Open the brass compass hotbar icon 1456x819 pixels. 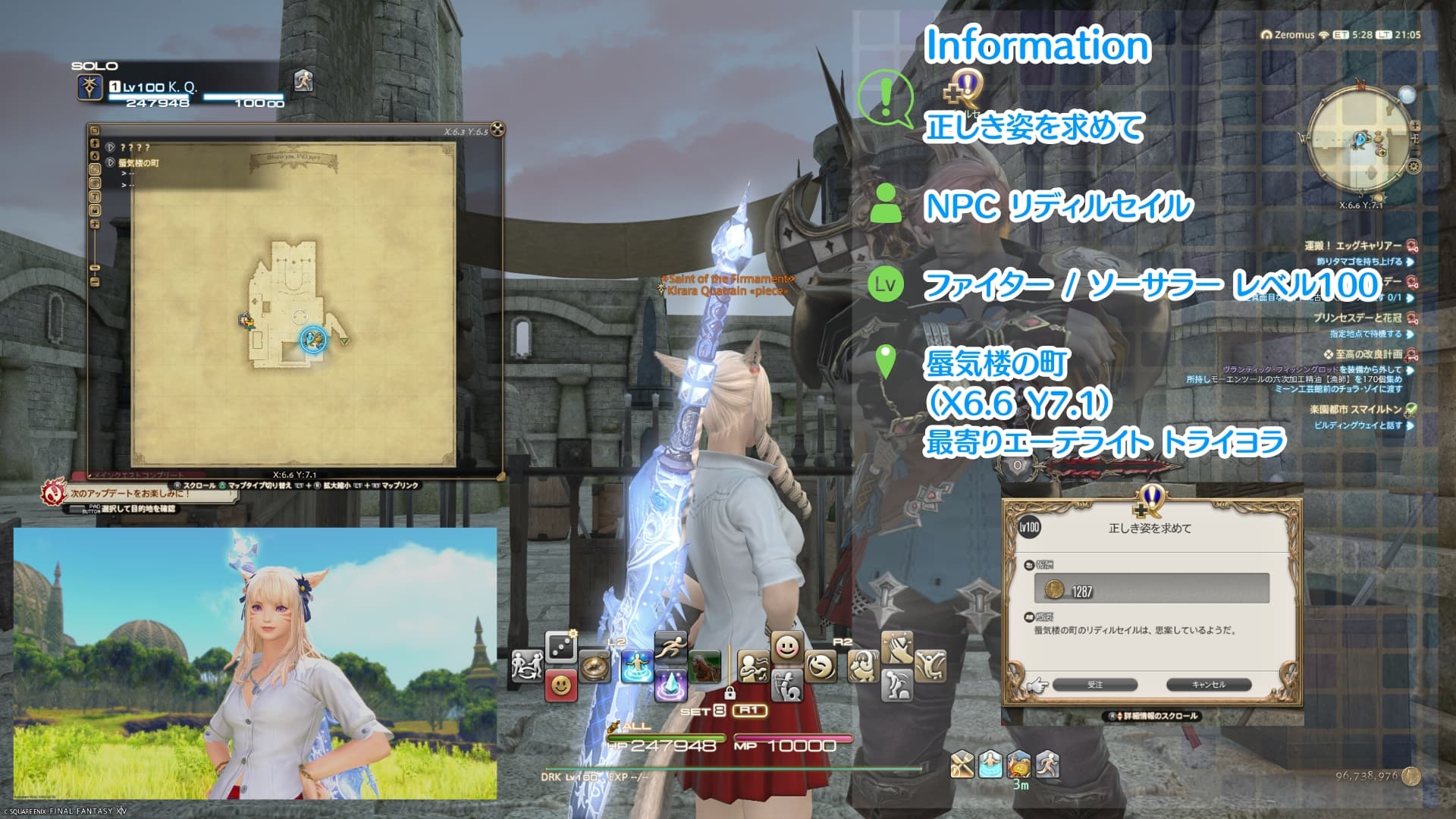click(x=595, y=667)
